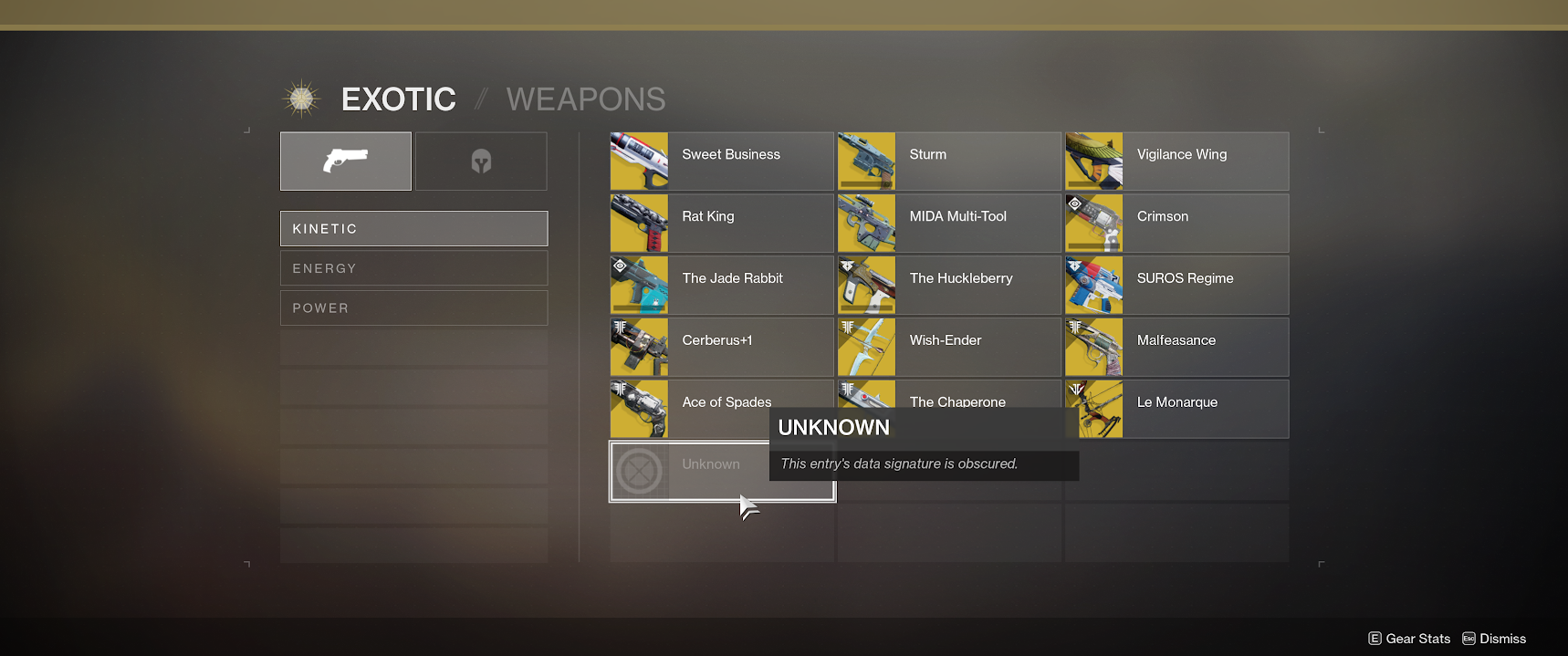Image resolution: width=1568 pixels, height=656 pixels.
Task: Choose the Rat King sidearm
Action: [721, 224]
